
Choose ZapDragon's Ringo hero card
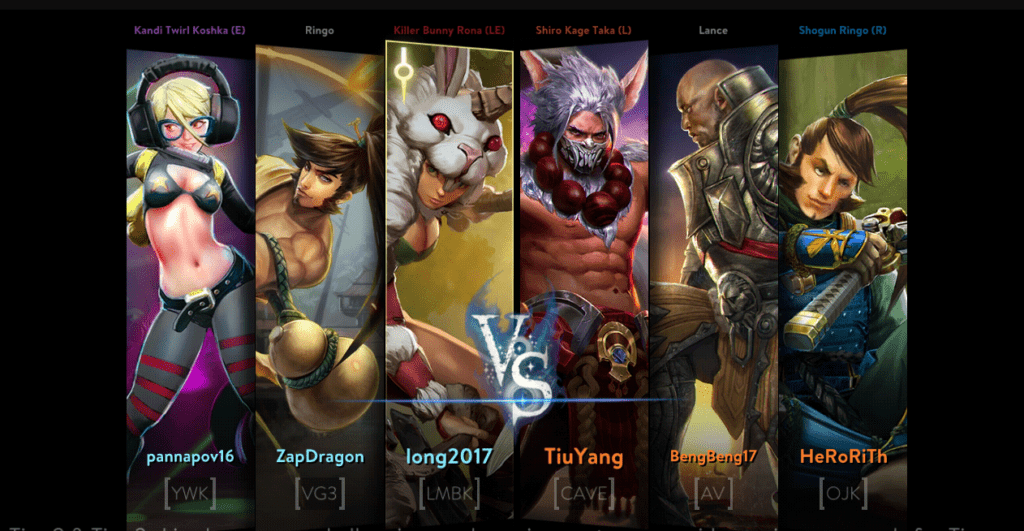[x=320, y=250]
